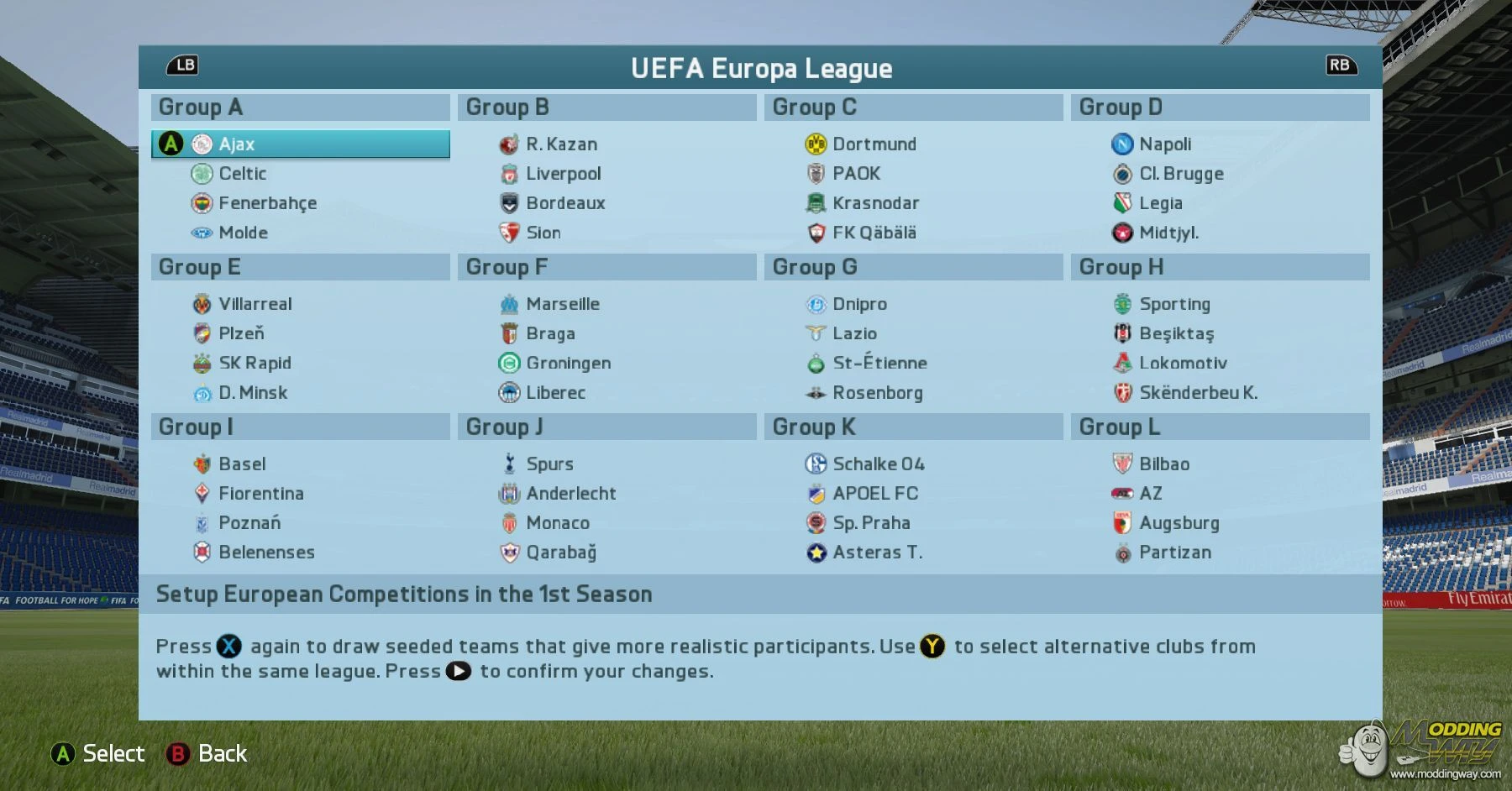This screenshot has width=1512, height=791.
Task: Click the Ajax club crest
Action: 201,144
